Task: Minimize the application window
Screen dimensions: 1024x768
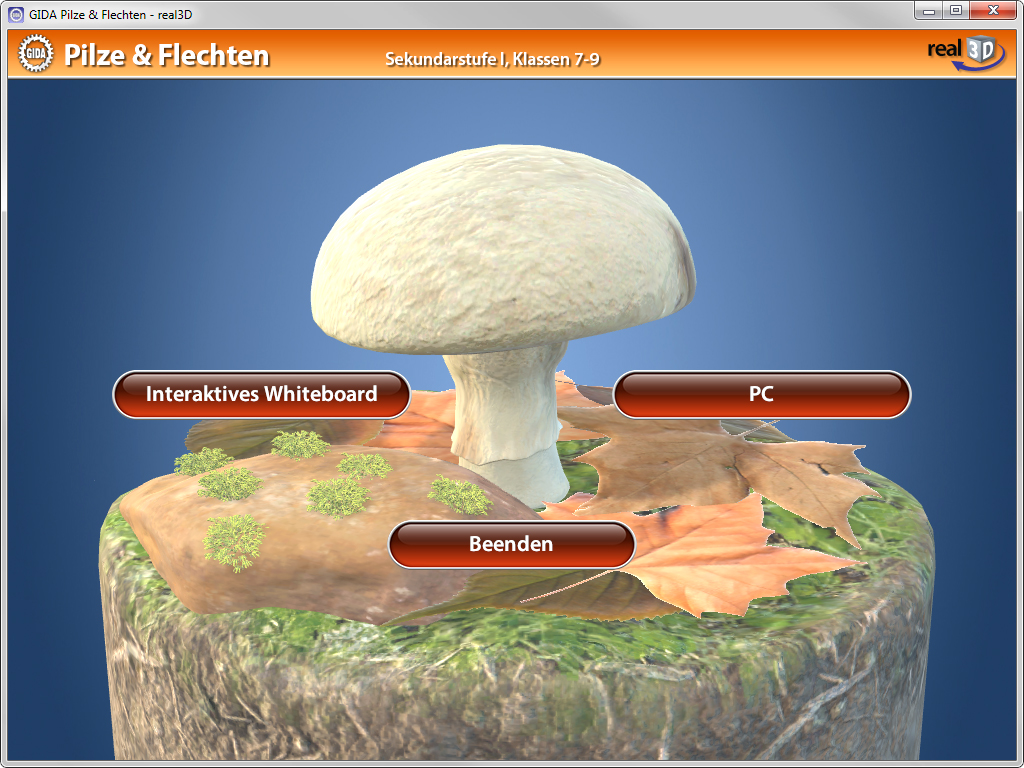Action: 929,10
